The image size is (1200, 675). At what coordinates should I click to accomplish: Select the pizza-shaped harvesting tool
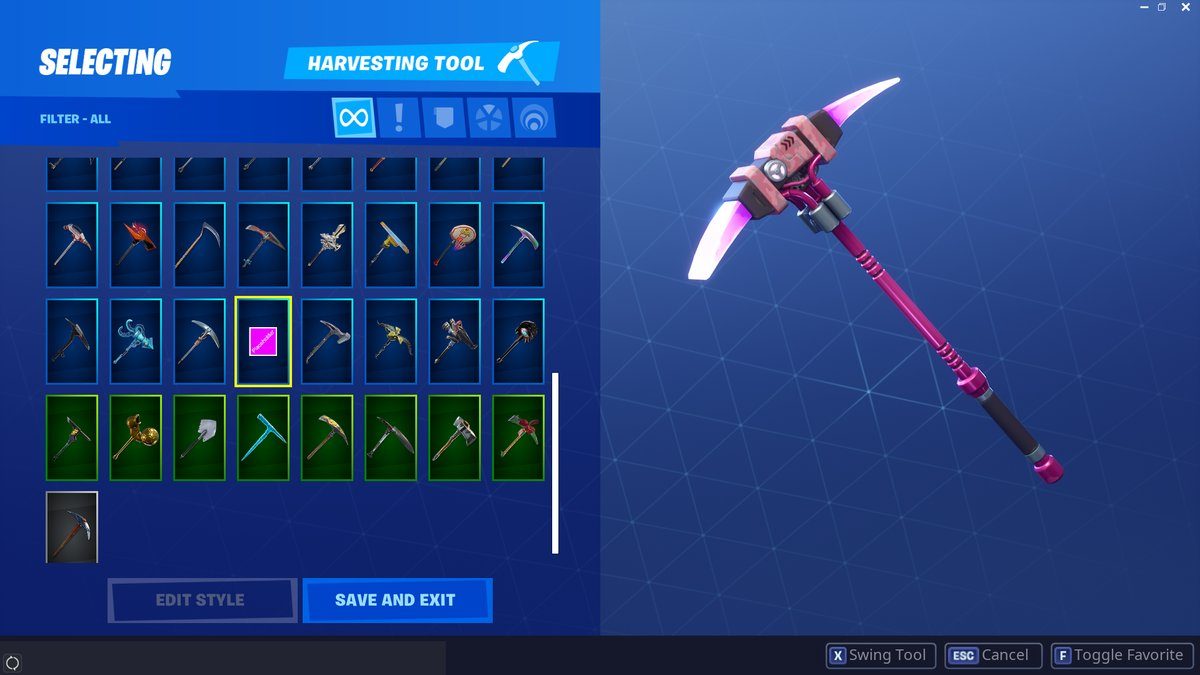tap(455, 245)
